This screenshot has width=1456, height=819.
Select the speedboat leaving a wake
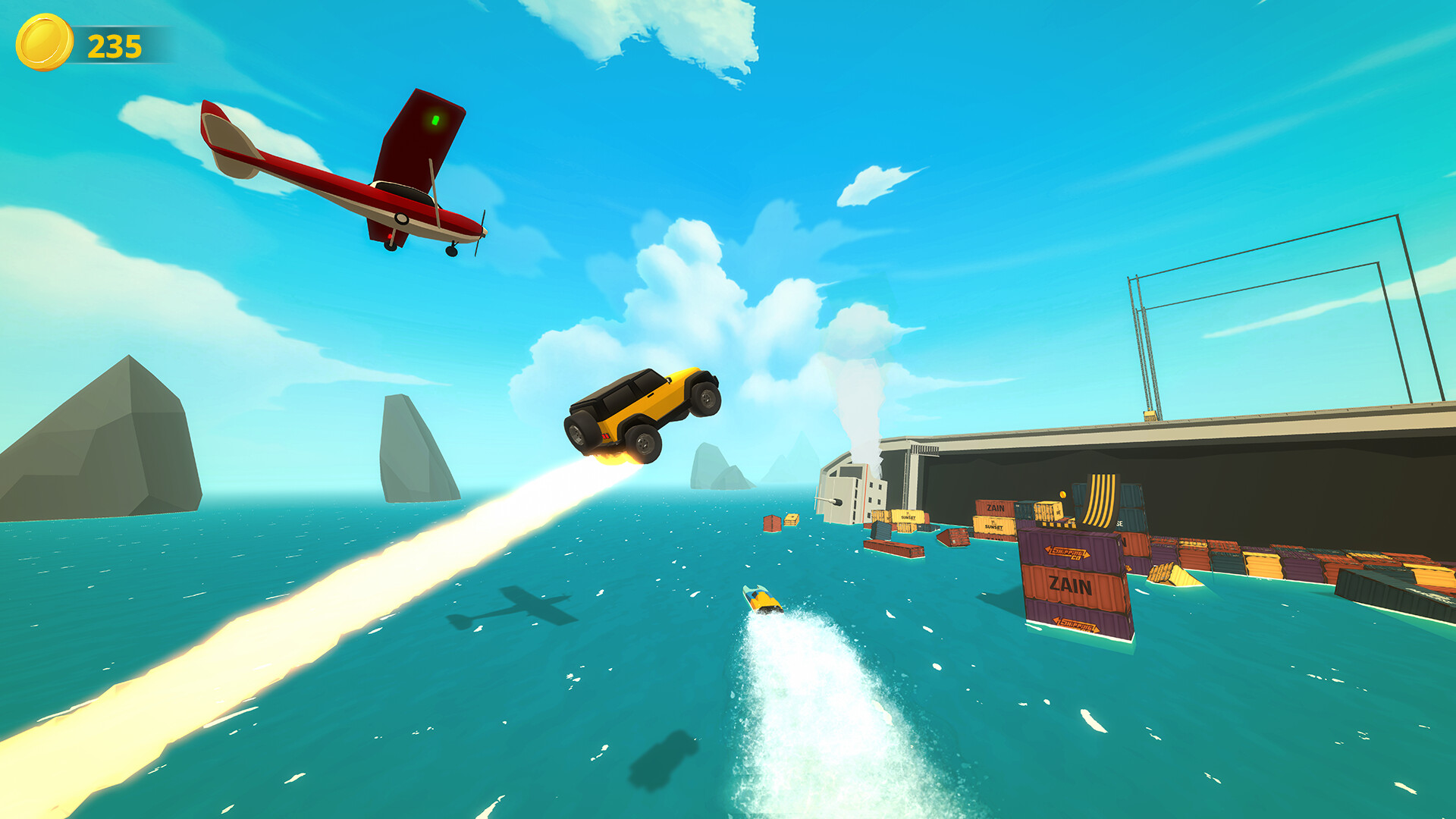pyautogui.click(x=763, y=599)
